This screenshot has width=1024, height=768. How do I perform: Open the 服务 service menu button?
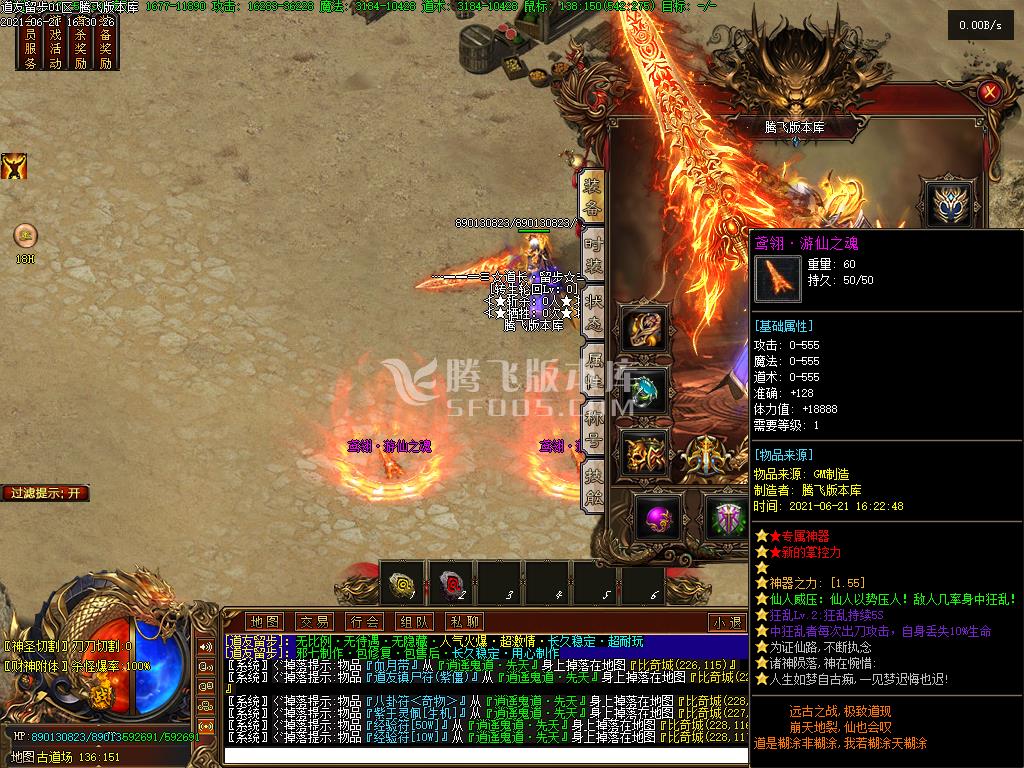pyautogui.click(x=31, y=48)
